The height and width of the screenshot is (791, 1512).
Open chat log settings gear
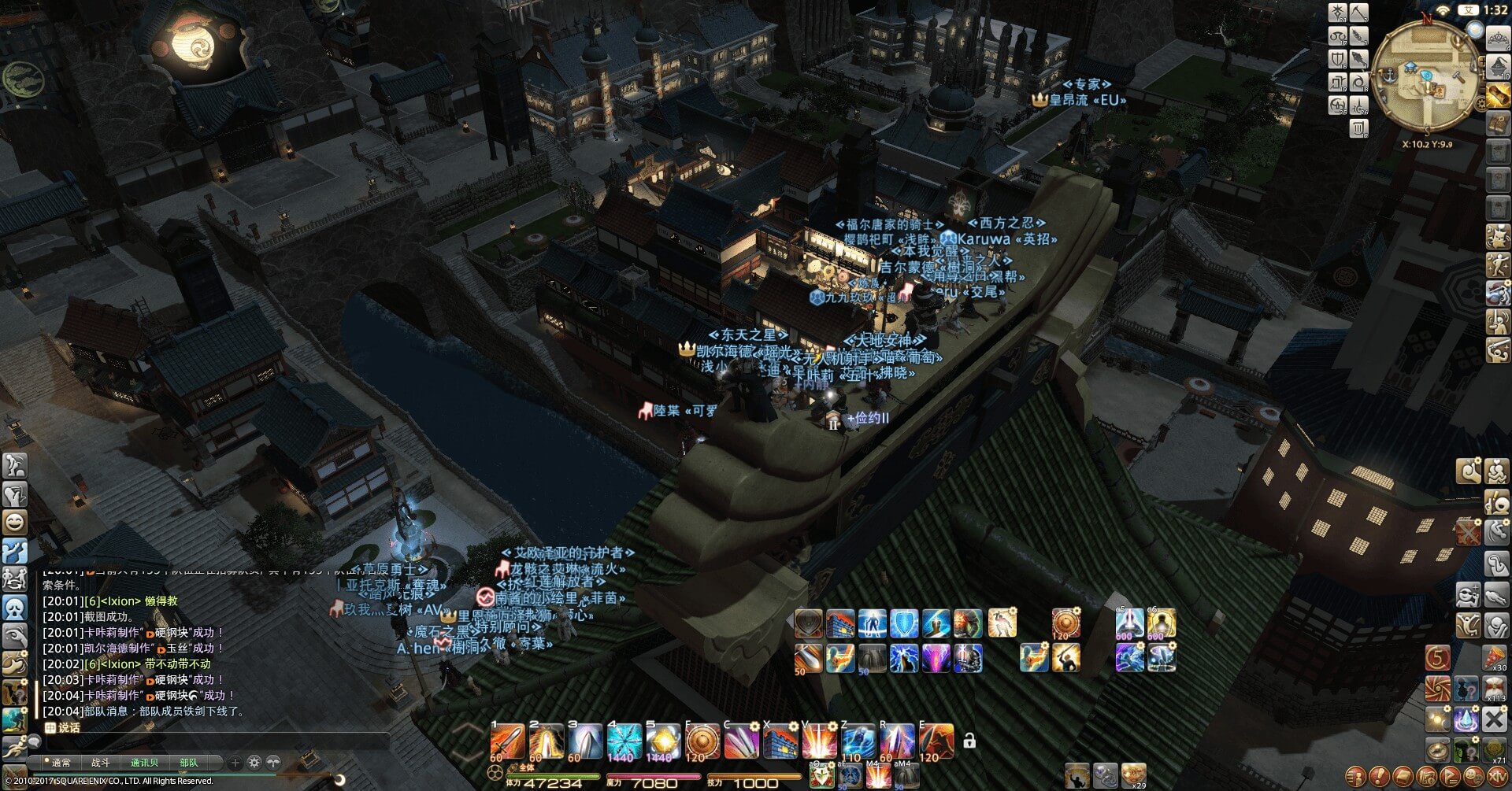pos(254,762)
